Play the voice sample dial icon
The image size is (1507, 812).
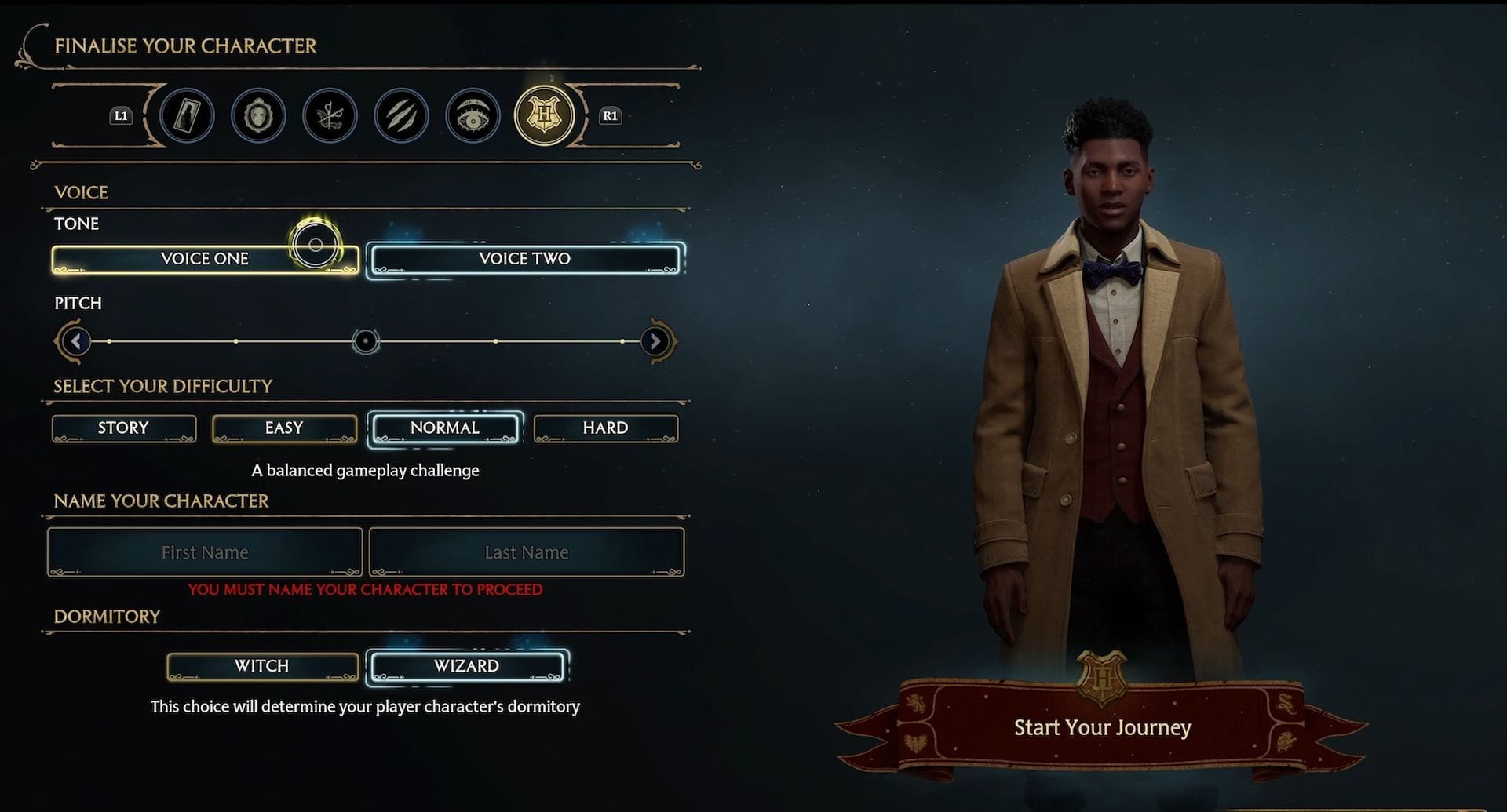[x=314, y=245]
